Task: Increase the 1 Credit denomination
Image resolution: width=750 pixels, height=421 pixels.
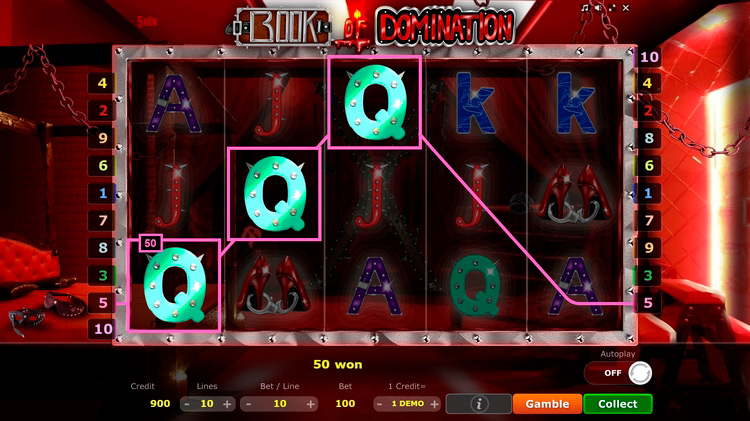Action: pyautogui.click(x=435, y=404)
